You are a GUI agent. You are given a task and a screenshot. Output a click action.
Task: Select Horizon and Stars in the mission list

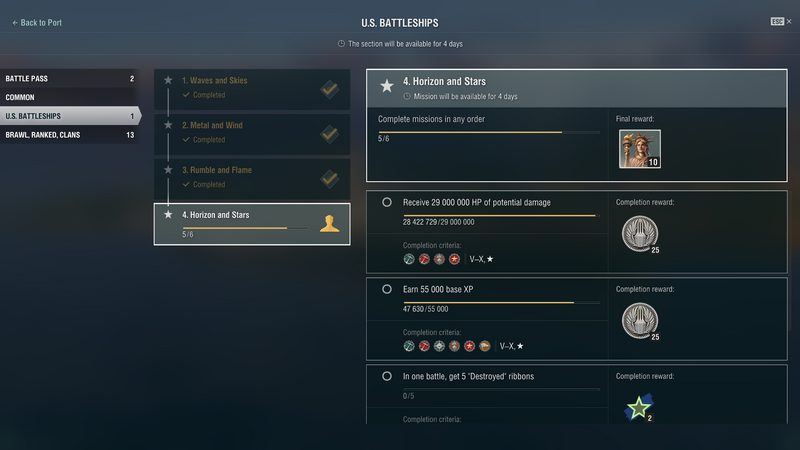click(x=252, y=224)
